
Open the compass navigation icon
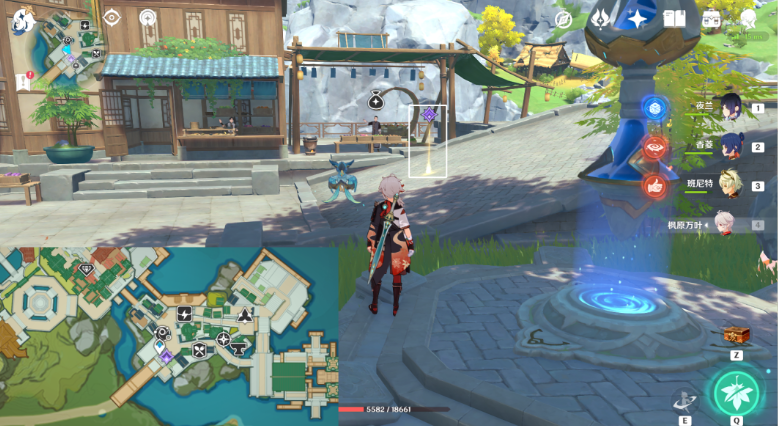pyautogui.click(x=563, y=19)
